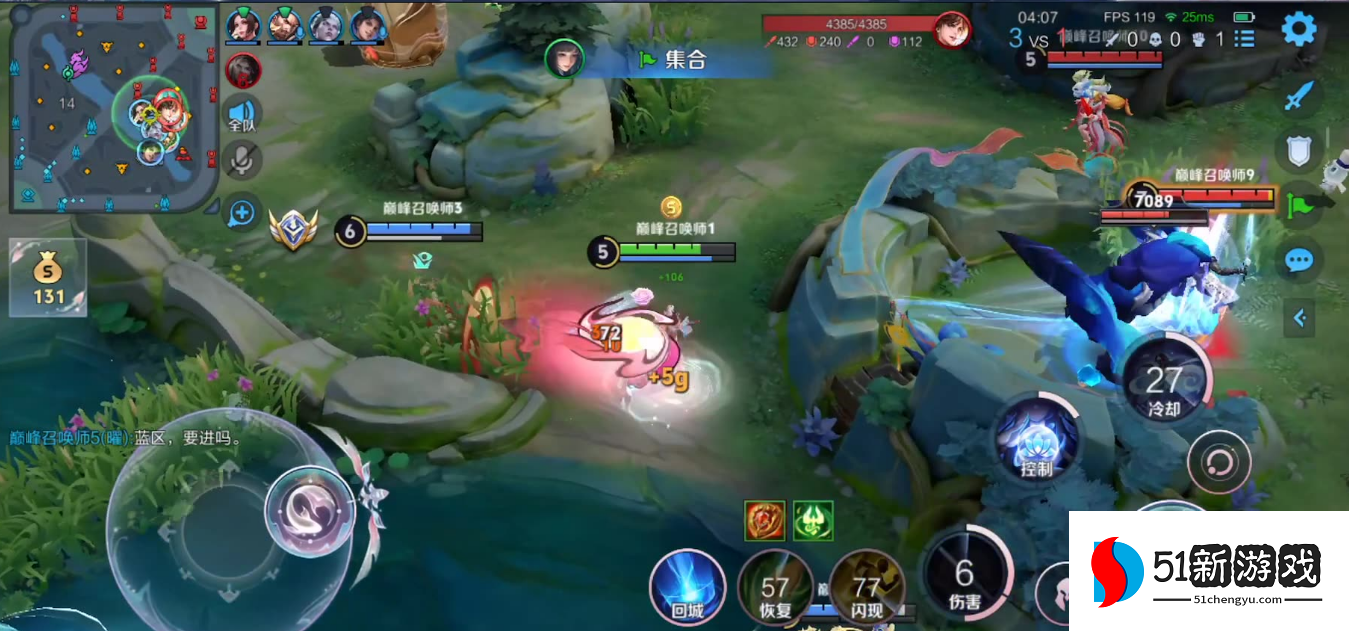Open the 51新游戏 watermark site logo
Image resolution: width=1349 pixels, height=631 pixels.
point(1208,571)
